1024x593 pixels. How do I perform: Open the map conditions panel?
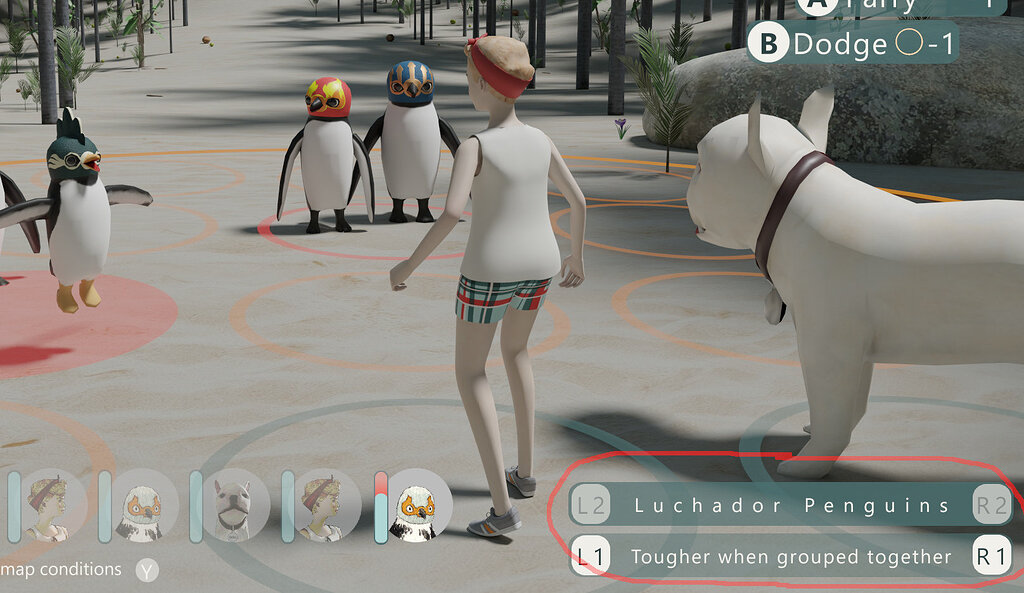(147, 570)
